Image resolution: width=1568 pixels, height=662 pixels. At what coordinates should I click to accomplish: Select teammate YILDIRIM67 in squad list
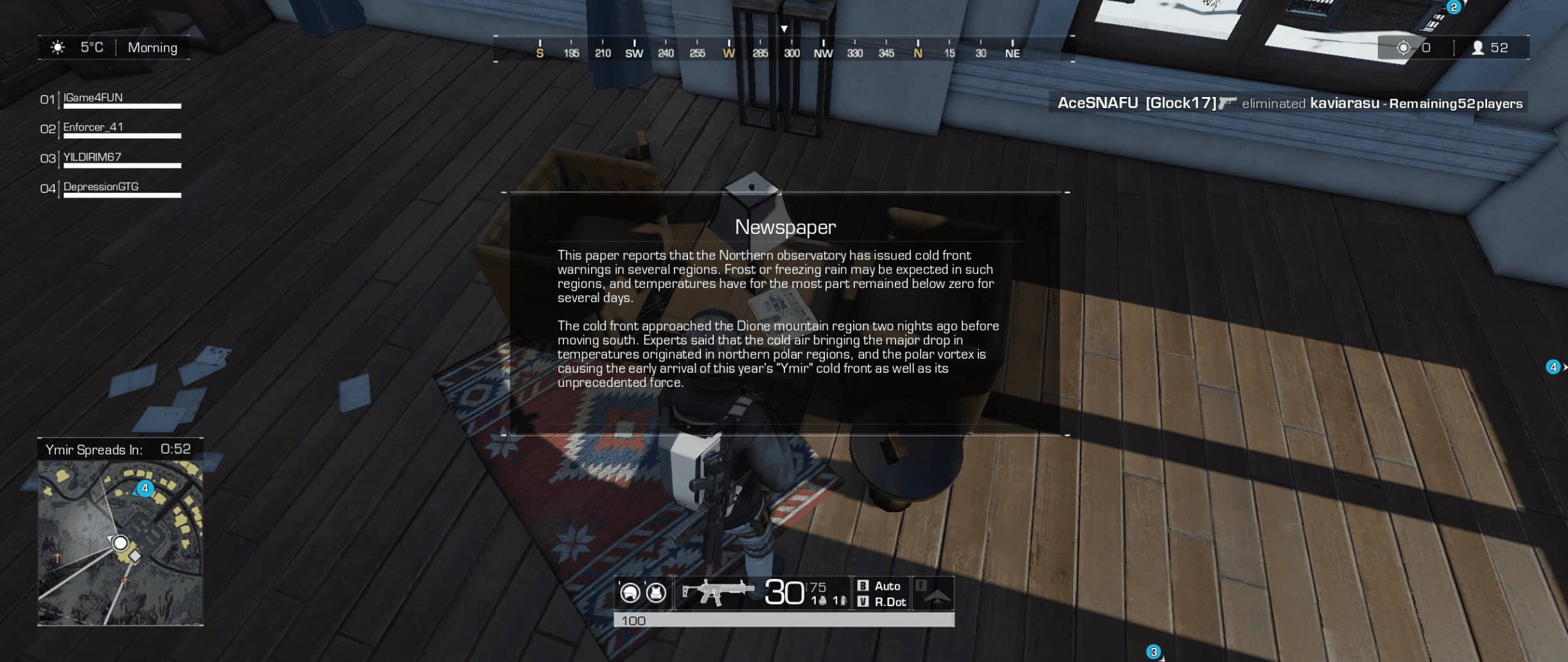click(x=92, y=157)
